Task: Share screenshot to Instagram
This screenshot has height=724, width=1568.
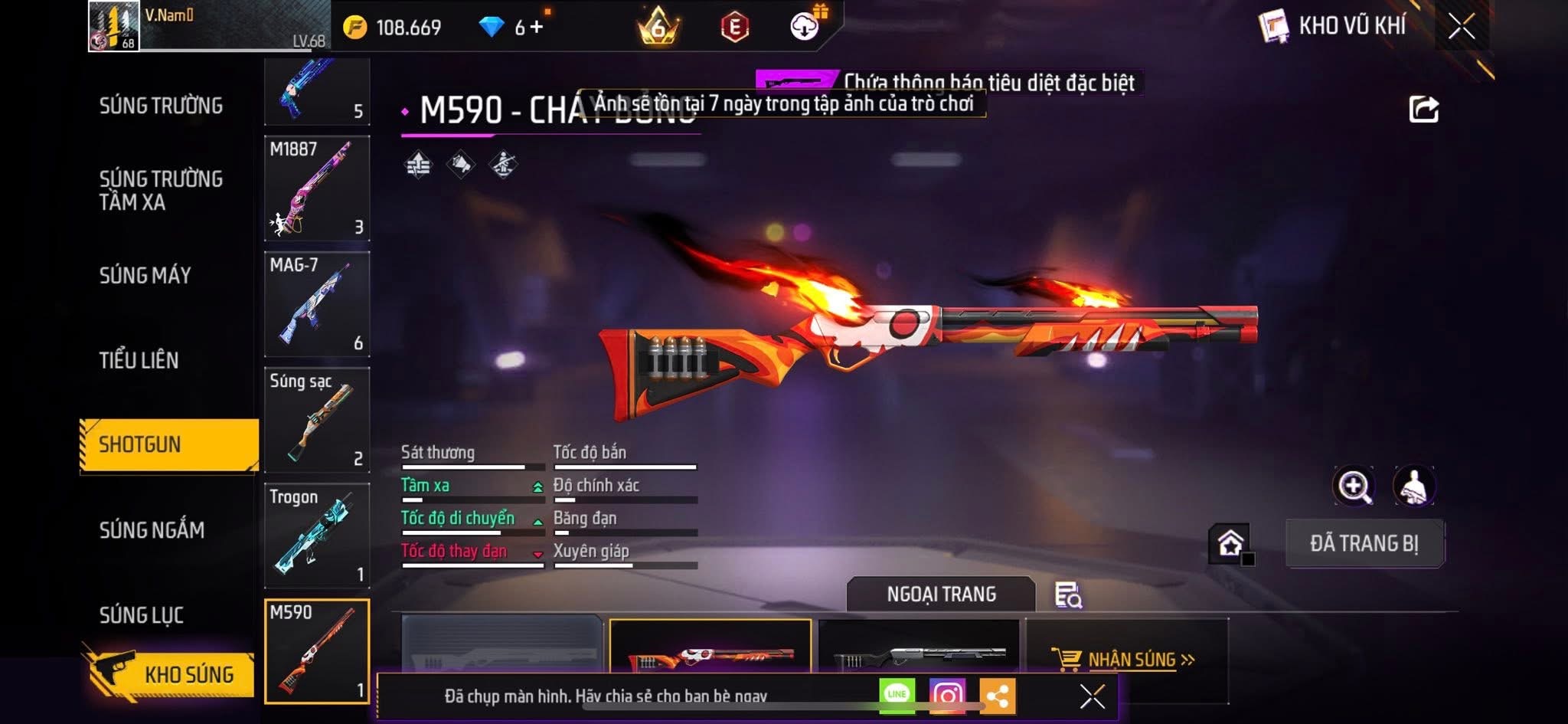Action: click(x=947, y=695)
